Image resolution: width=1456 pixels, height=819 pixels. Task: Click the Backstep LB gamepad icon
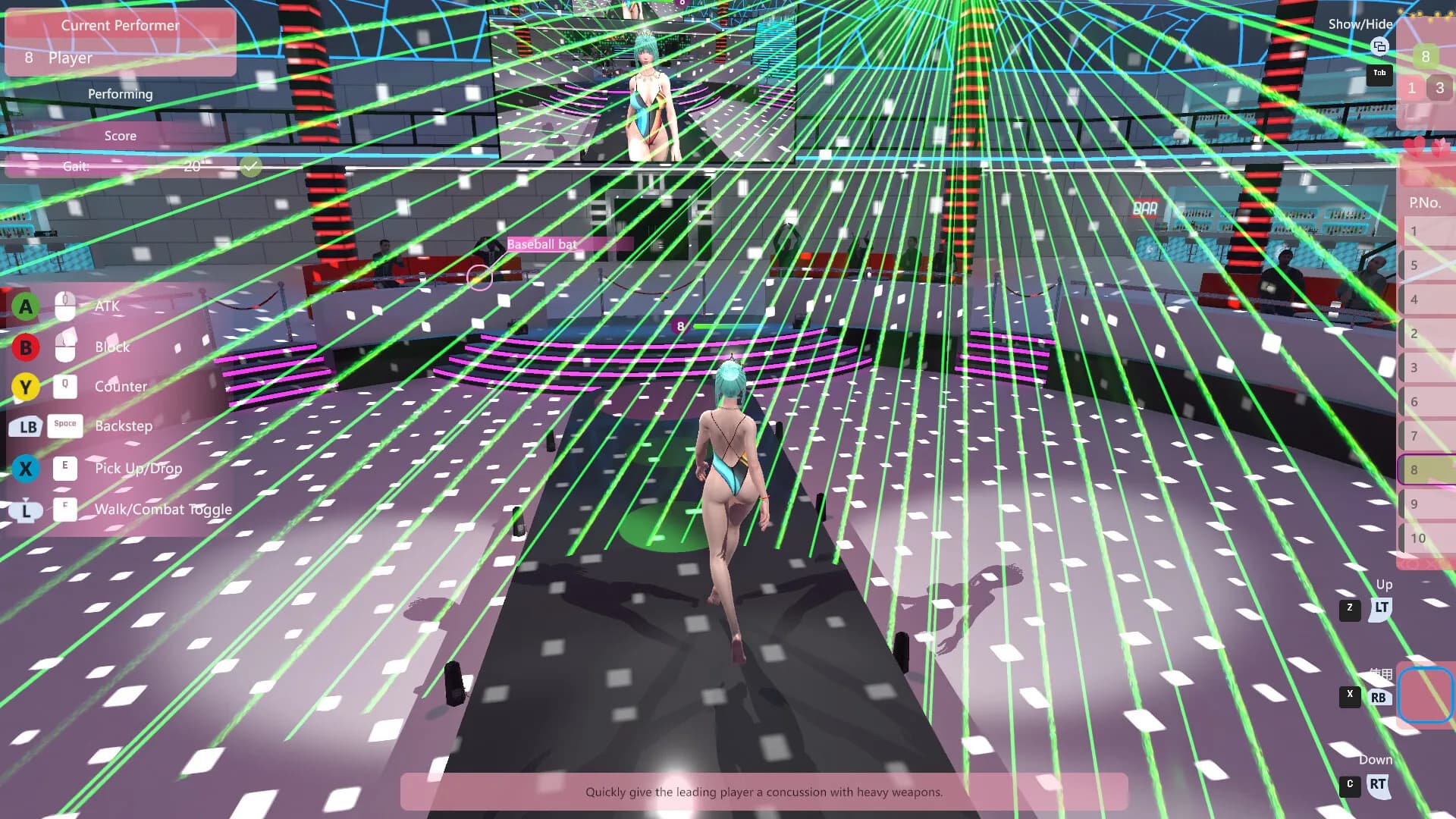tap(26, 428)
